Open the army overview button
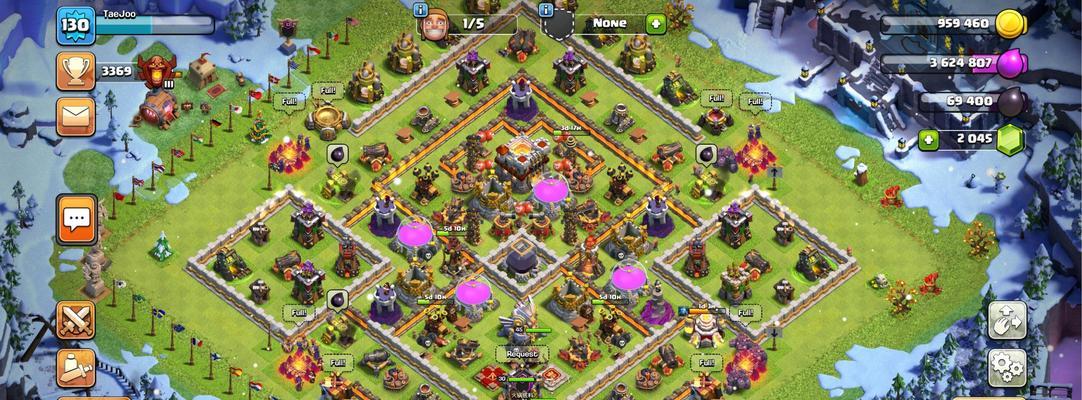This screenshot has width=1082, height=400. (76, 368)
